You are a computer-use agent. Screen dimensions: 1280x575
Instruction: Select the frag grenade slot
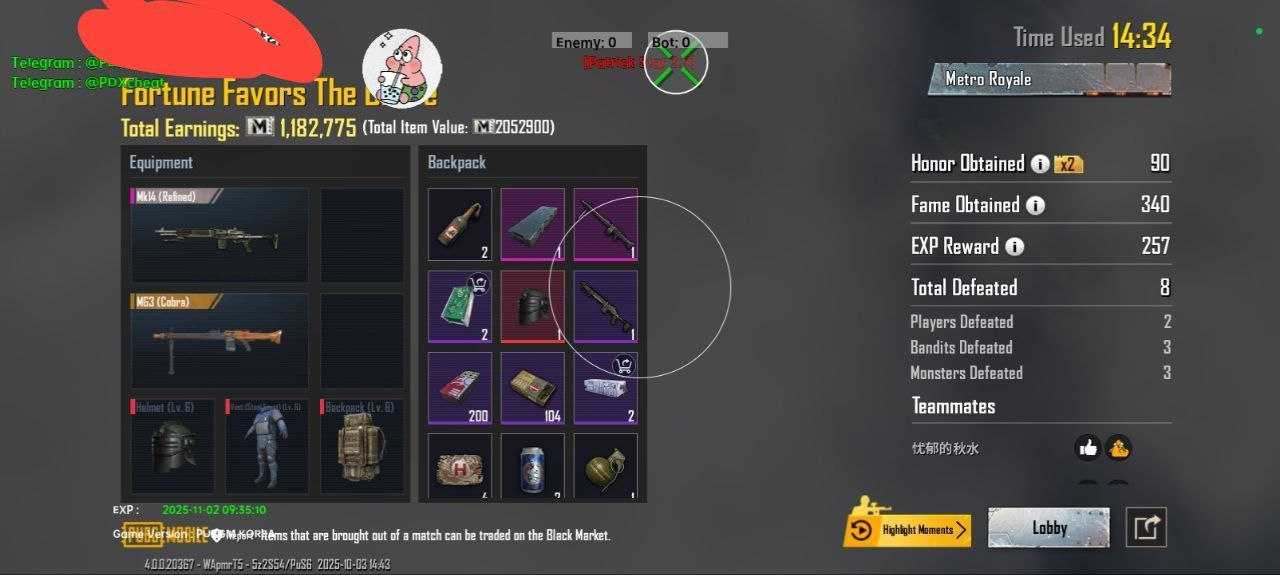605,465
